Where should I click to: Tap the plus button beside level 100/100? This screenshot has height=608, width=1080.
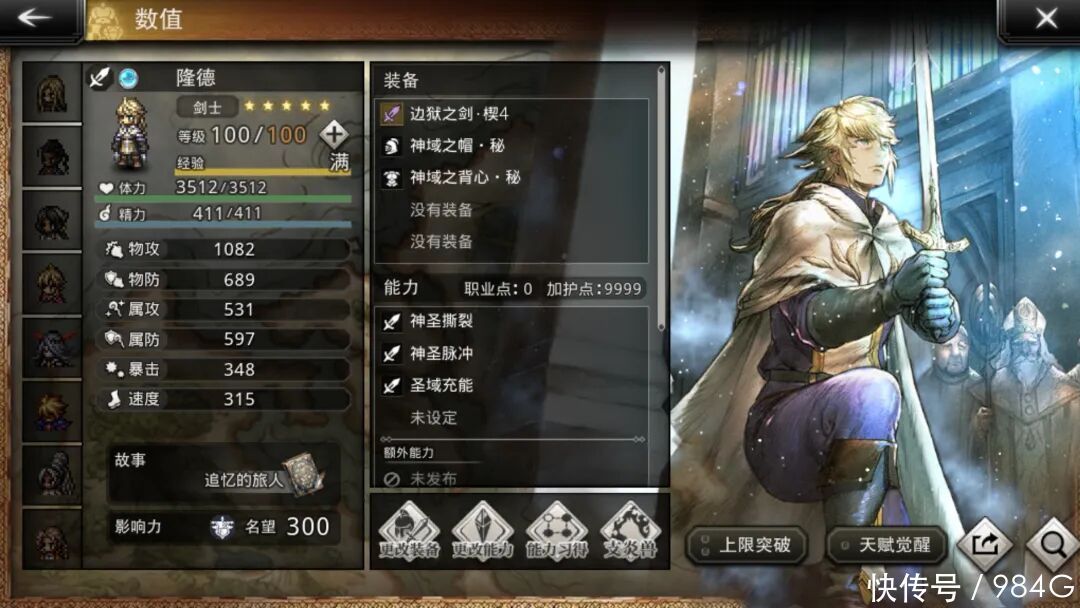(334, 134)
